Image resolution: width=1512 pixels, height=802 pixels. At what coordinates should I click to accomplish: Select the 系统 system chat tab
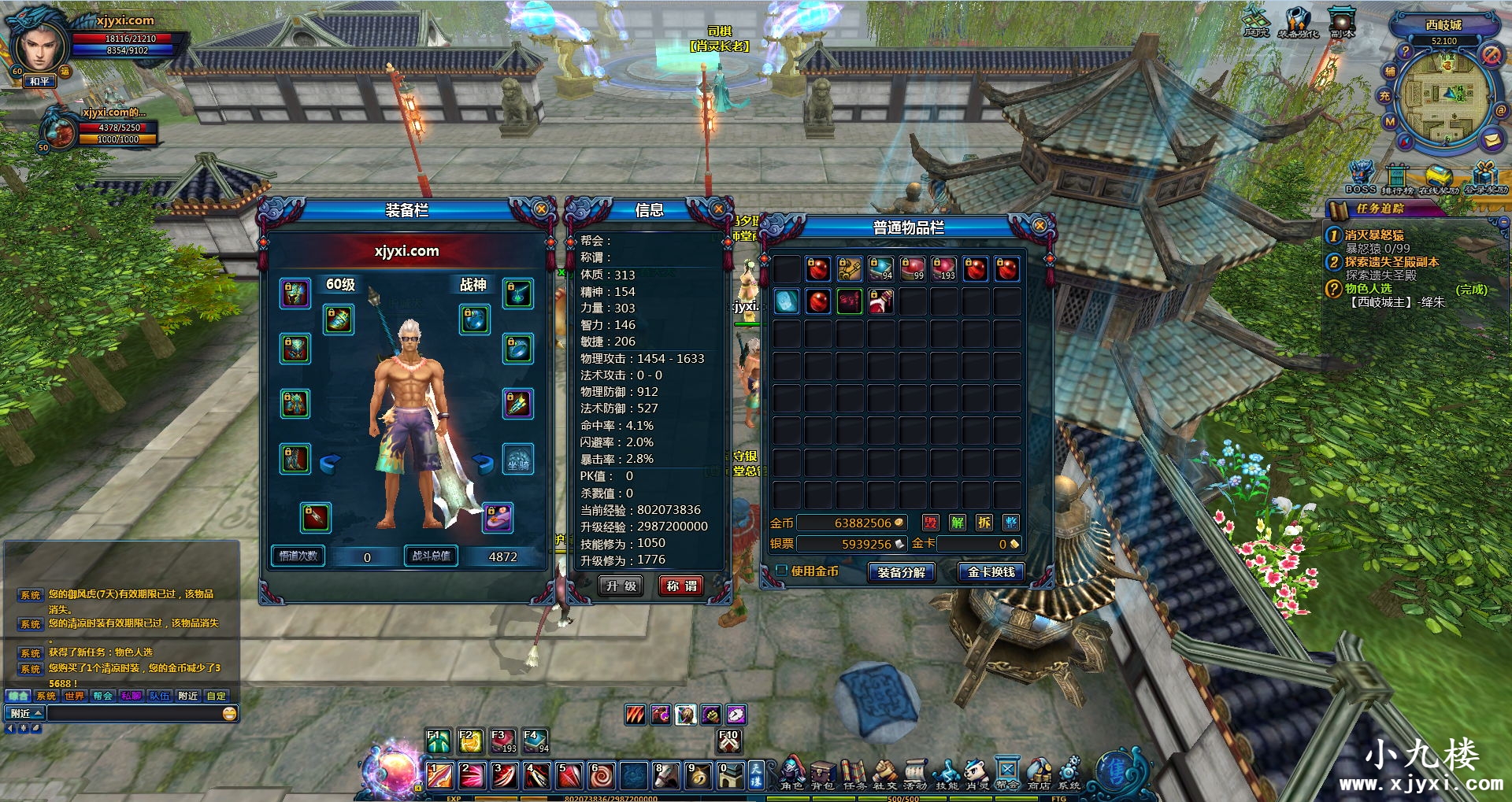click(46, 697)
